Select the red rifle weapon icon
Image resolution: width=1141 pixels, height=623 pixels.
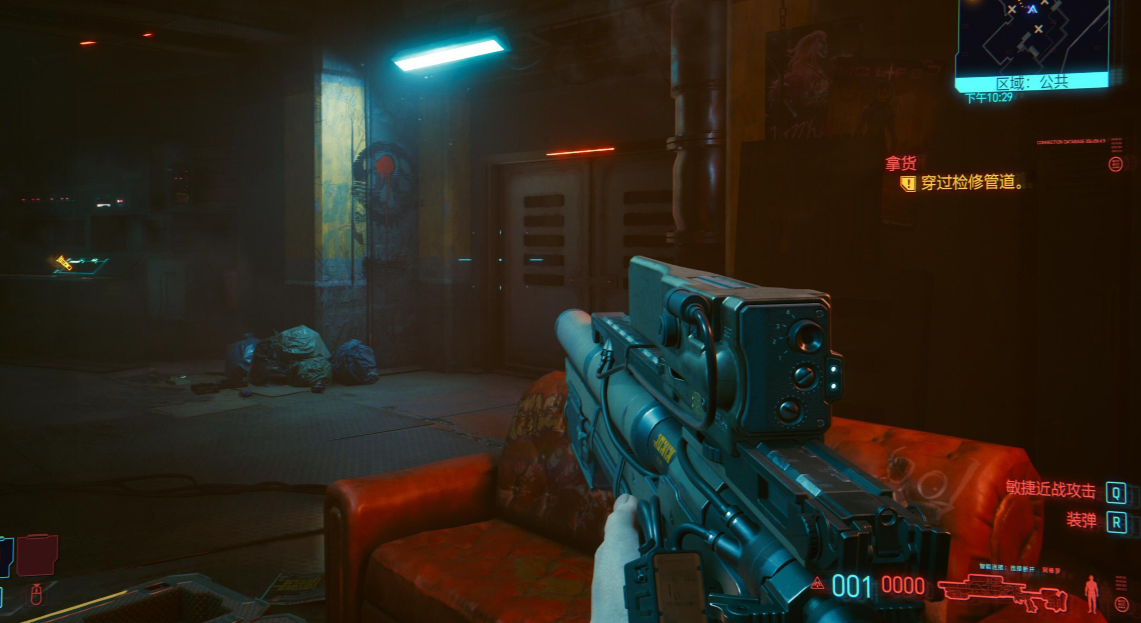click(x=1003, y=592)
